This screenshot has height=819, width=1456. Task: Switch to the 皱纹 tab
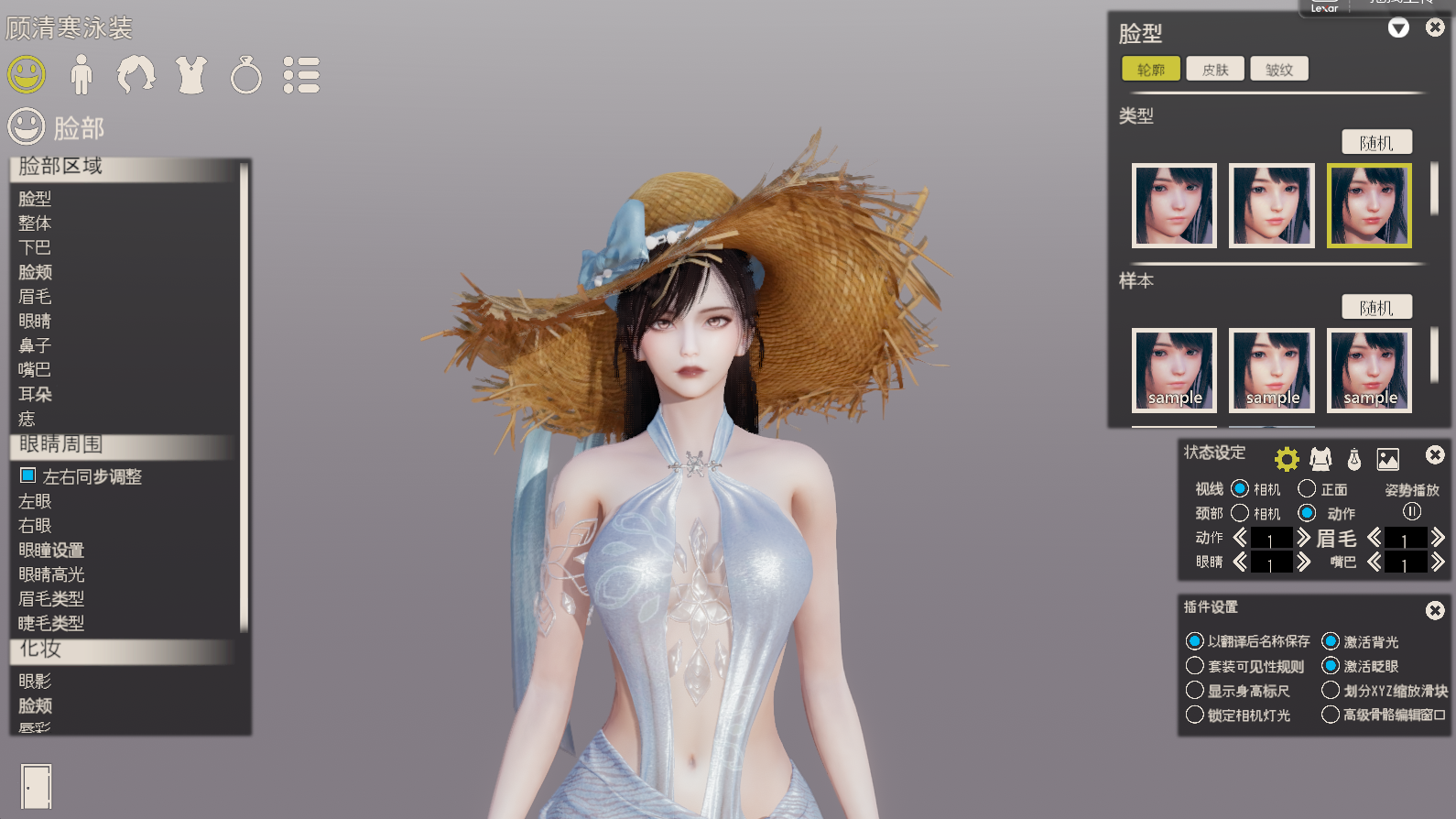tap(1279, 70)
